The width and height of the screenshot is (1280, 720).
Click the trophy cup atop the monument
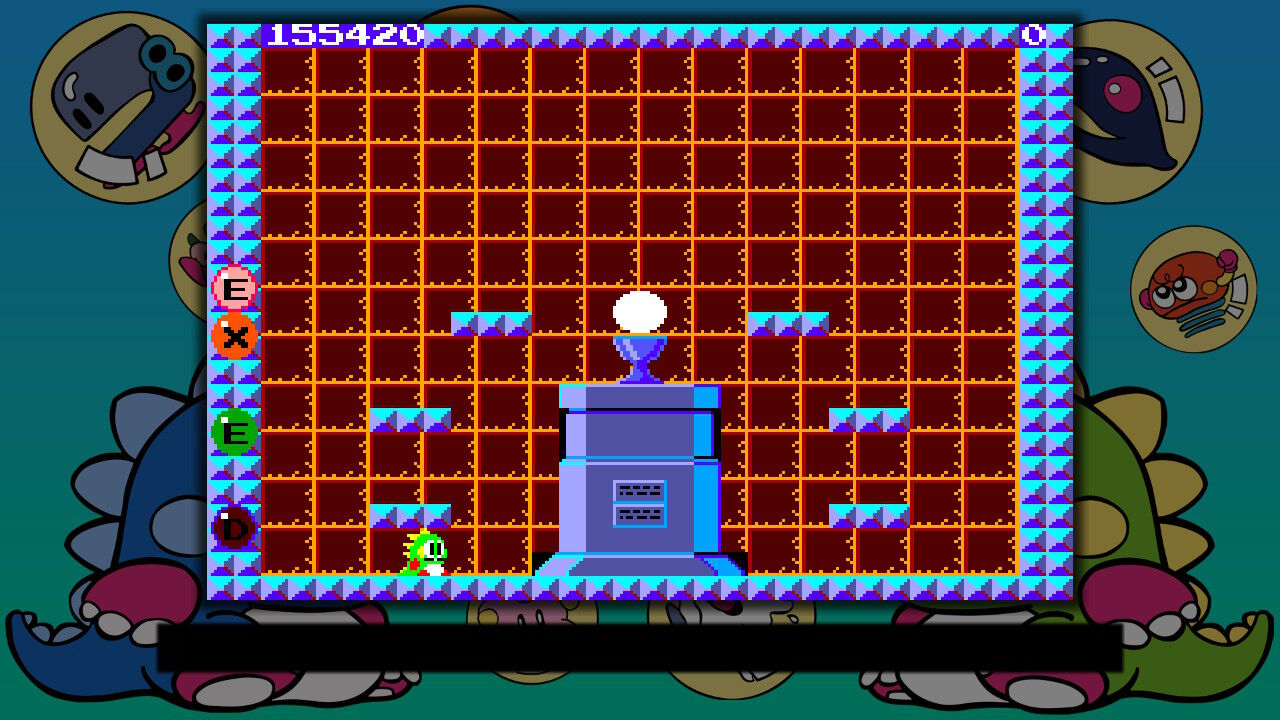[640, 362]
